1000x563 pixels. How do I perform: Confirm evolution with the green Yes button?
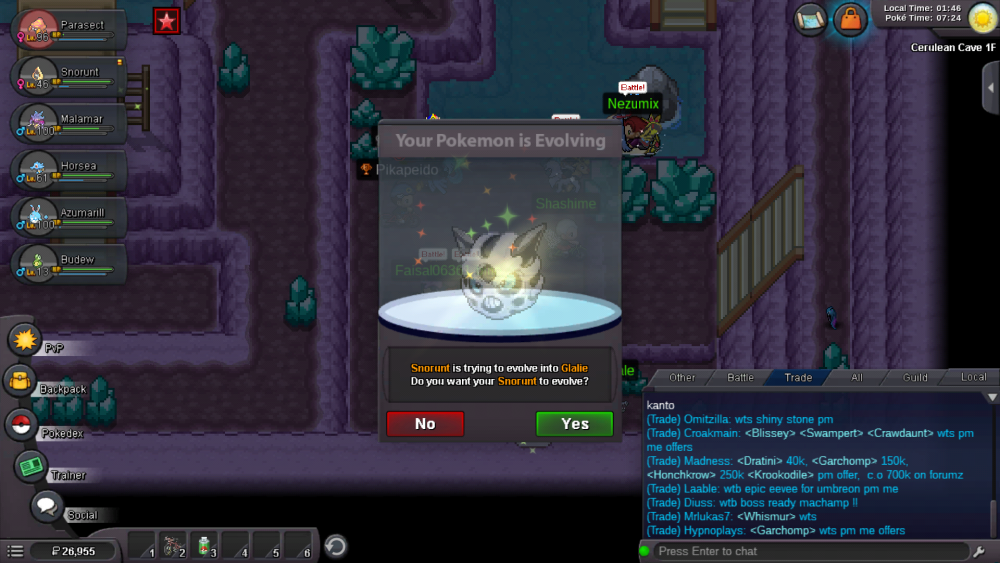(574, 424)
